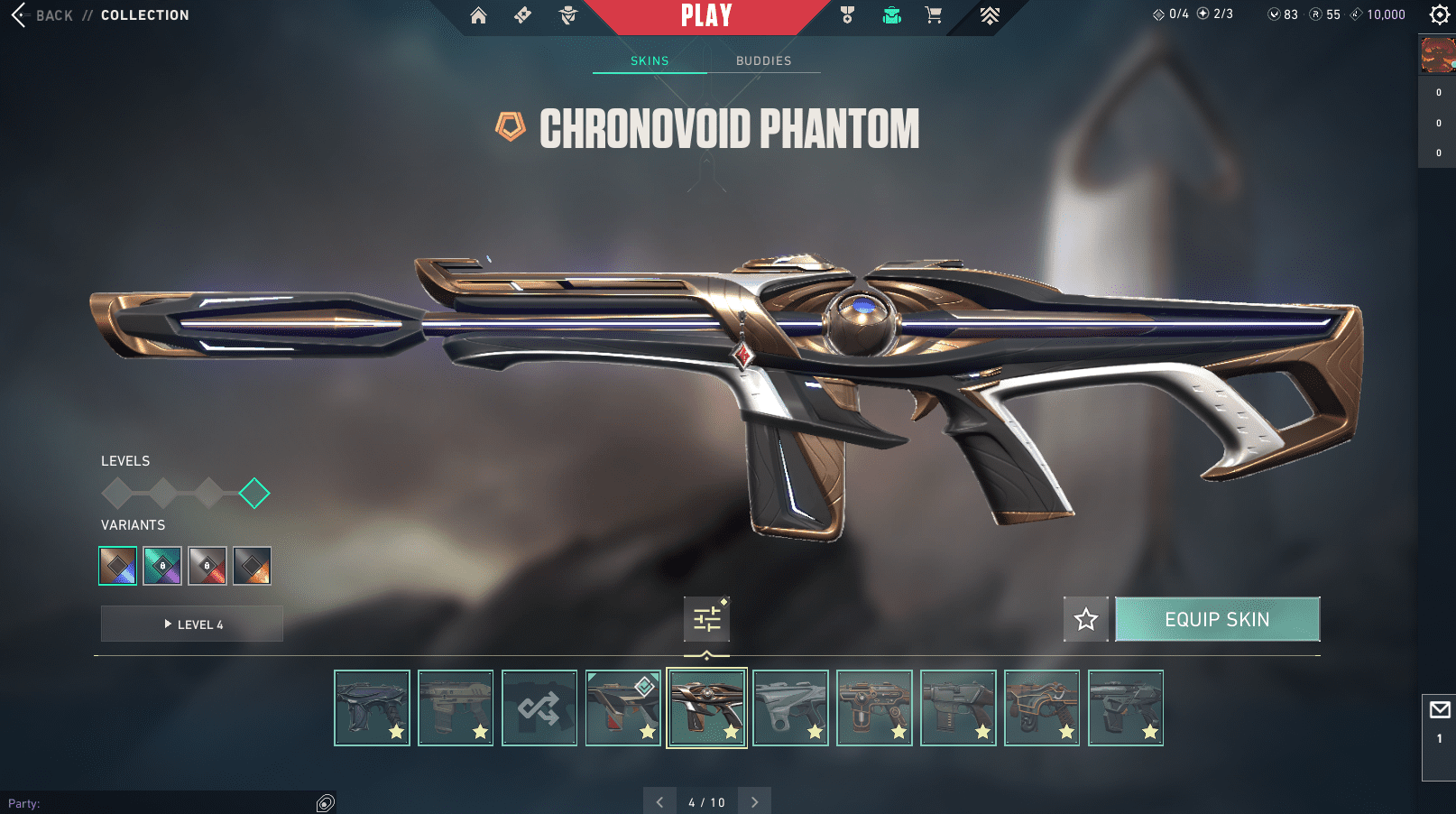
Task: Choose the orange and black variant swatch
Action: click(x=252, y=566)
